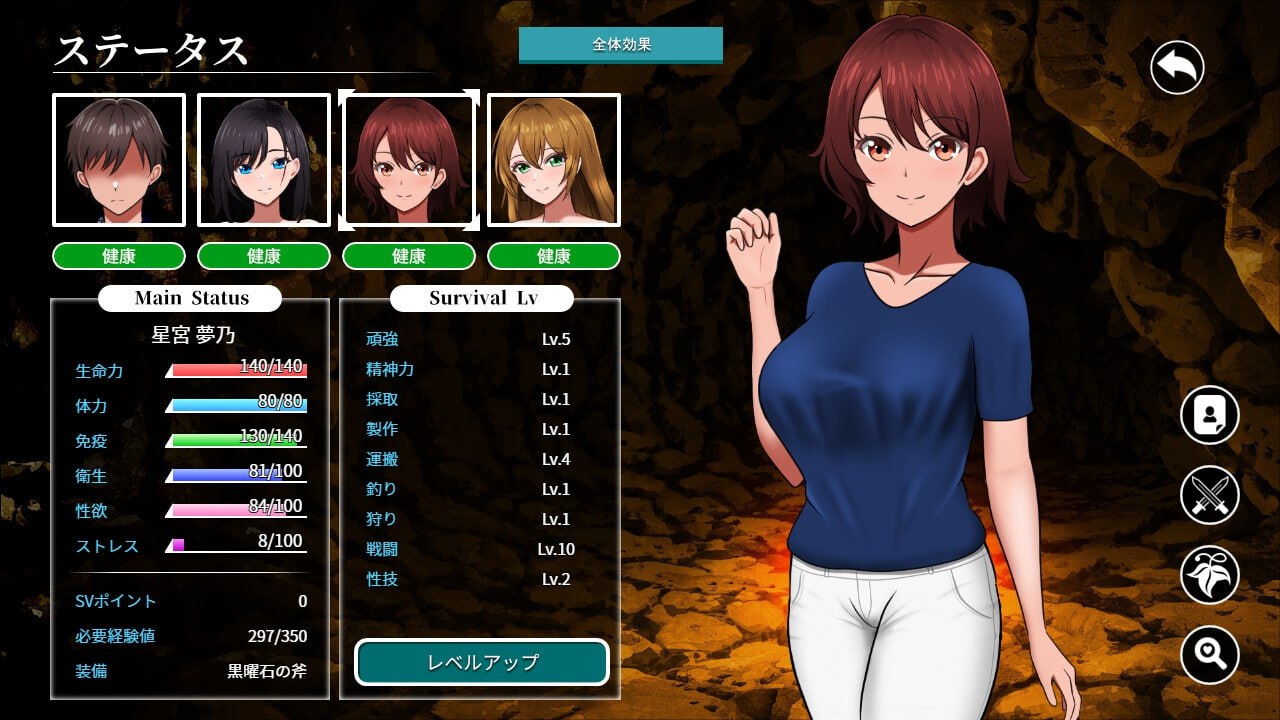The height and width of the screenshot is (720, 1280).
Task: Select the 性技 Lv.2 skill row
Action: 470,579
